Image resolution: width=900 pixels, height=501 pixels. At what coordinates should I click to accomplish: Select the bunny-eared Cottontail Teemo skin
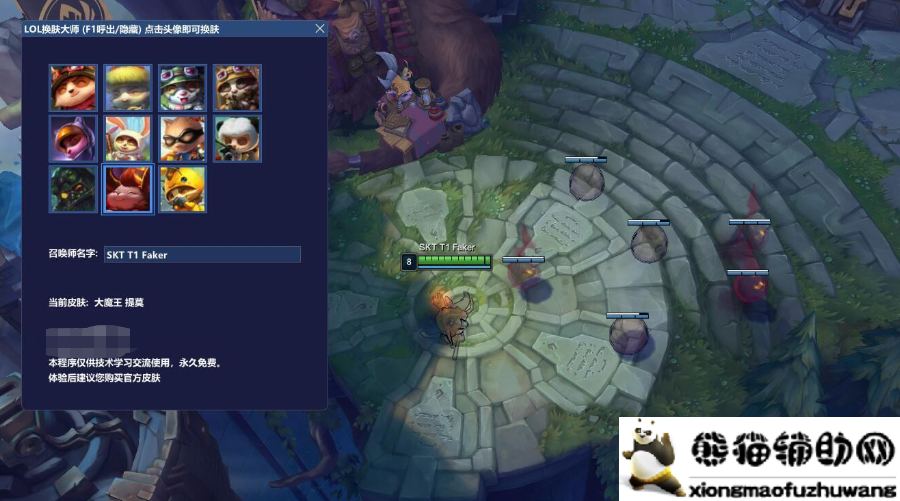point(128,138)
